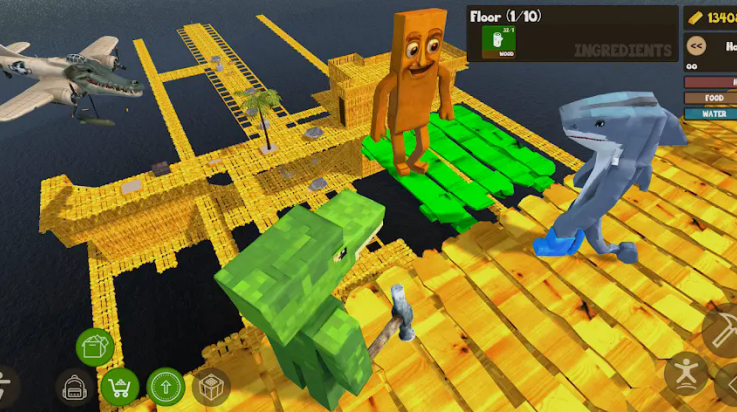Select the crate block button
The image size is (737, 412).
(210, 386)
